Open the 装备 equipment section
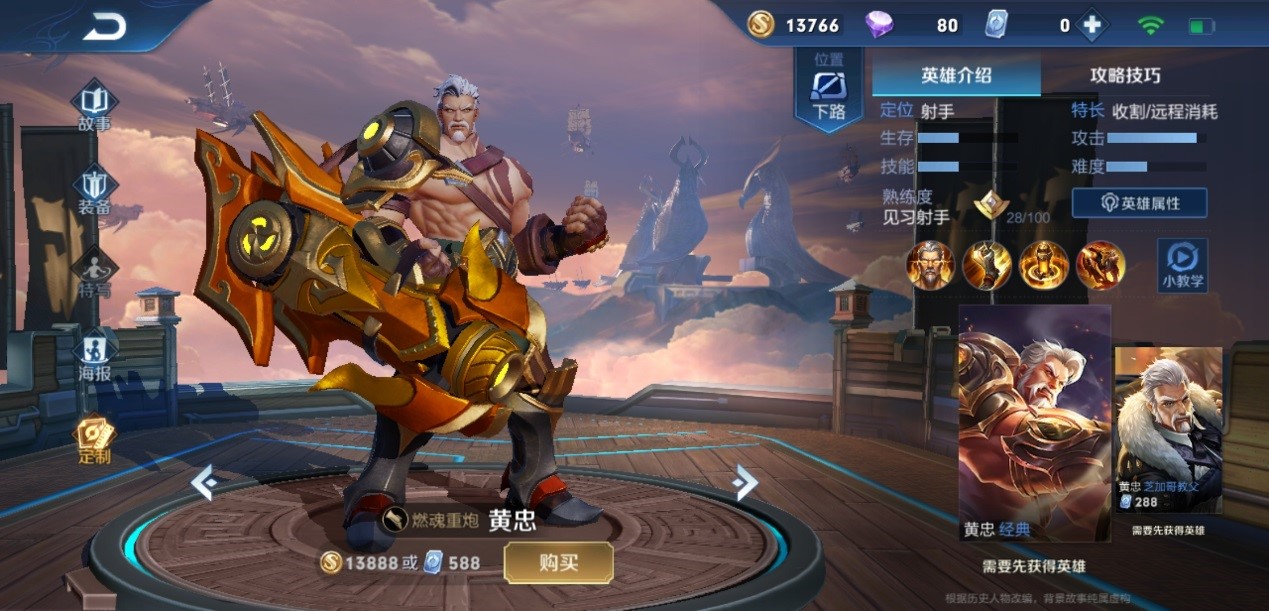The width and height of the screenshot is (1269, 611). pyautogui.click(x=95, y=192)
